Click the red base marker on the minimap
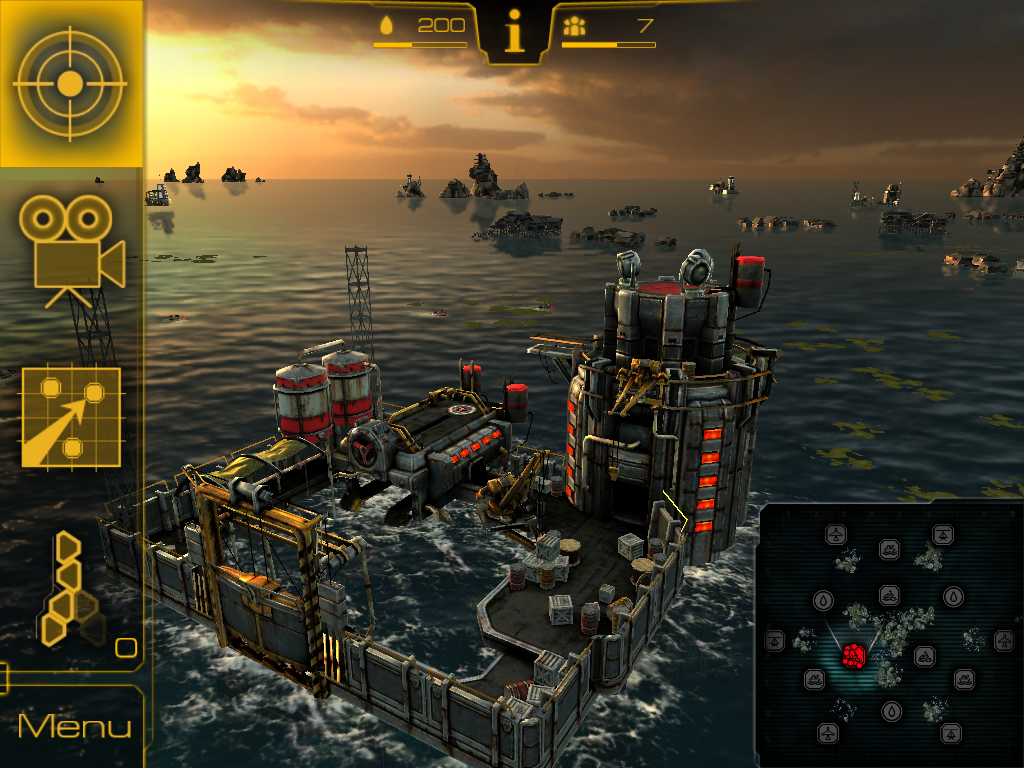Image resolution: width=1024 pixels, height=768 pixels. click(x=853, y=655)
